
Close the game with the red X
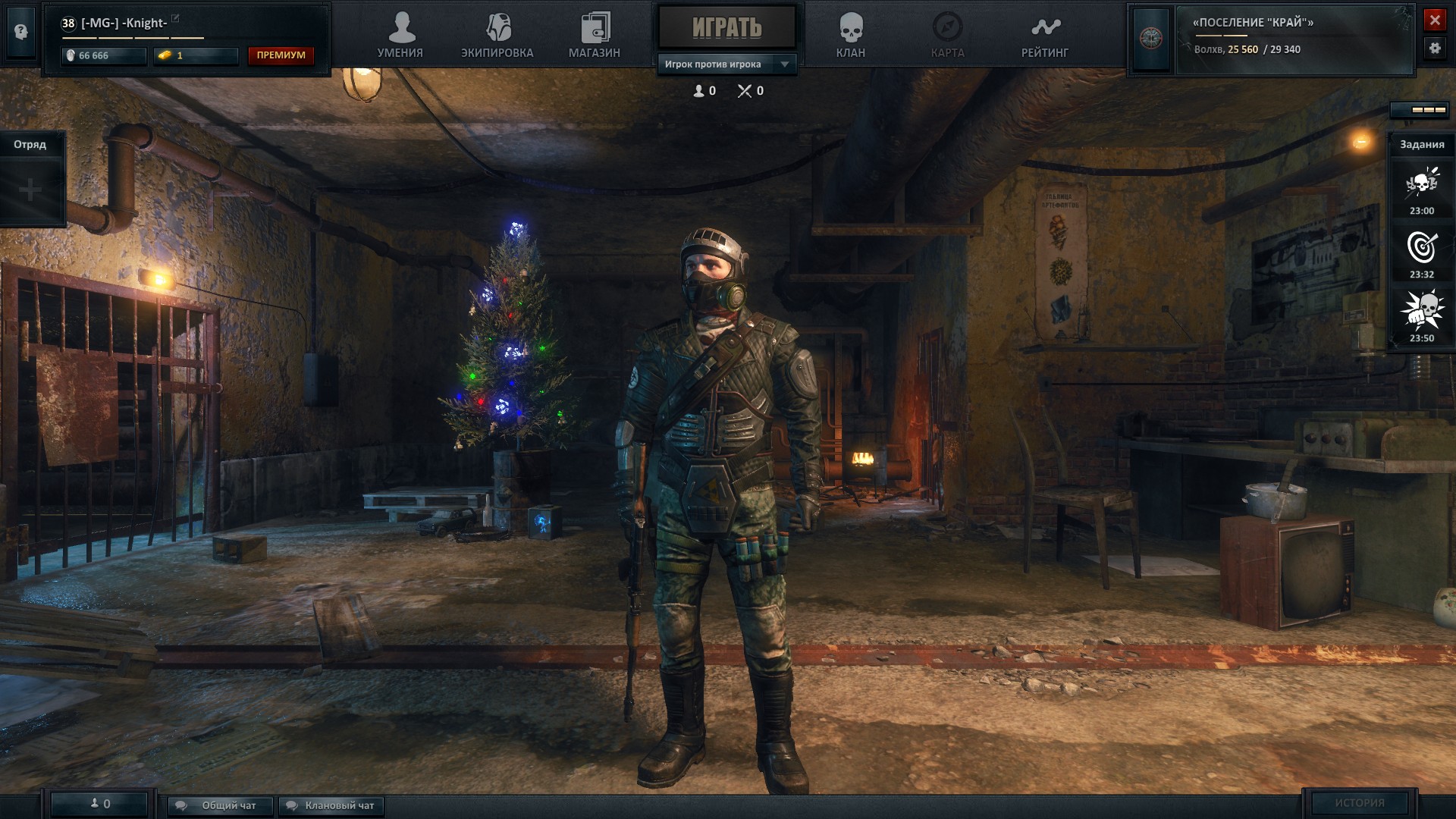1435,20
